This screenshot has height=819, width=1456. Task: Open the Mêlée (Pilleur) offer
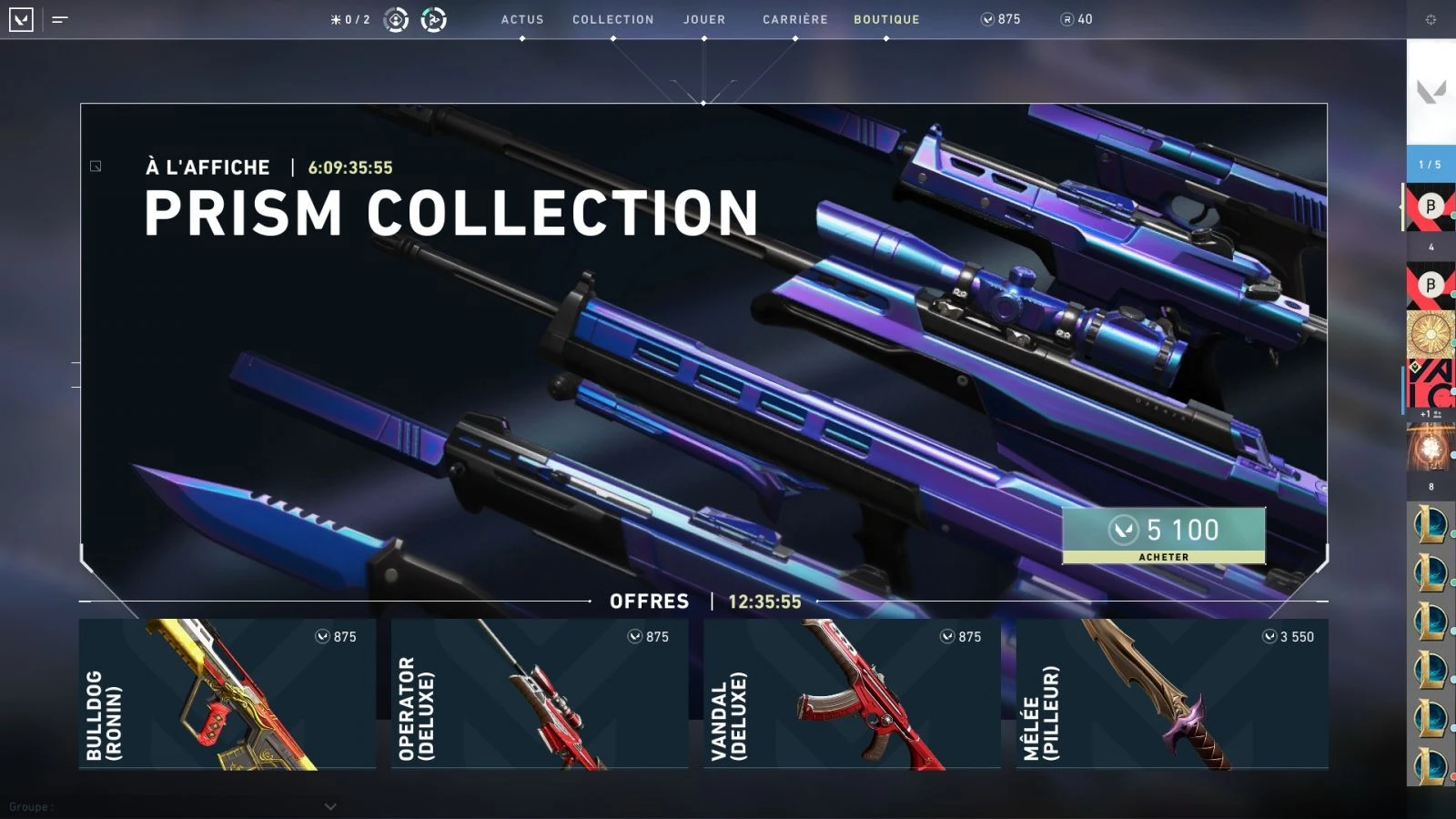point(1172,693)
